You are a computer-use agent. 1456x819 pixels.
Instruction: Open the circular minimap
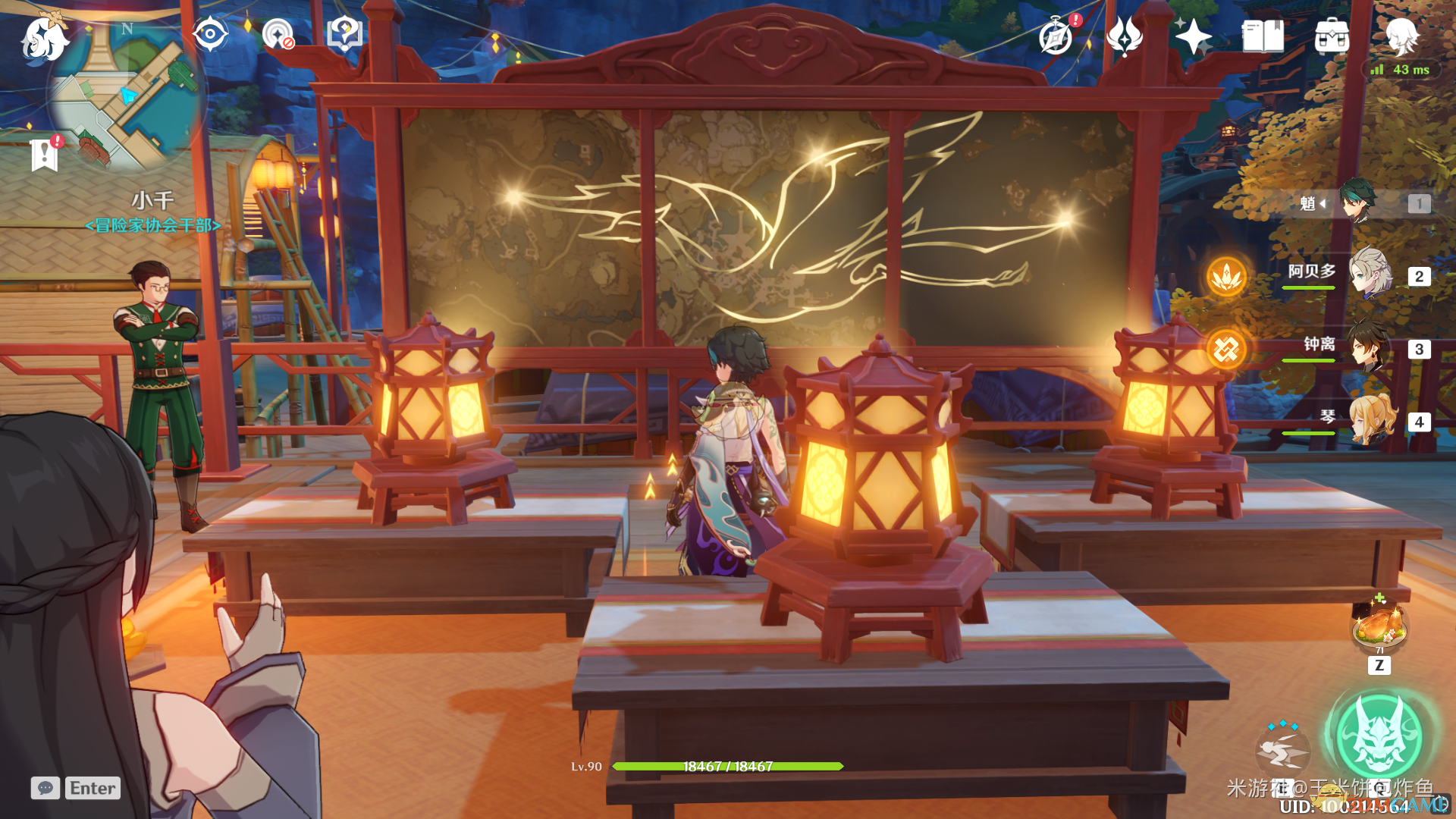point(126,96)
